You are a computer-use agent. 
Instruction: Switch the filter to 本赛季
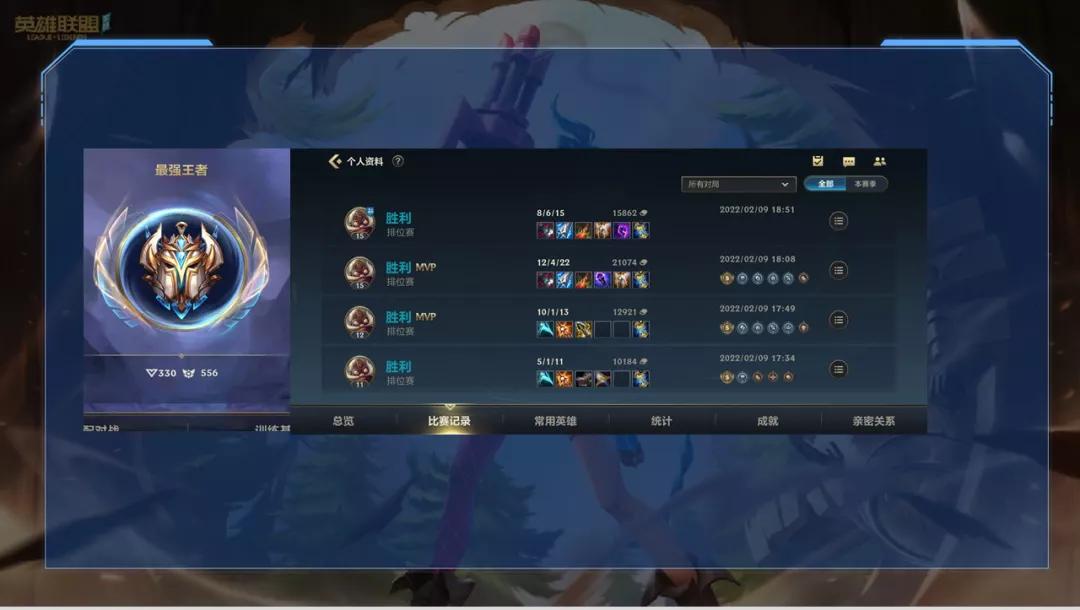pos(864,184)
